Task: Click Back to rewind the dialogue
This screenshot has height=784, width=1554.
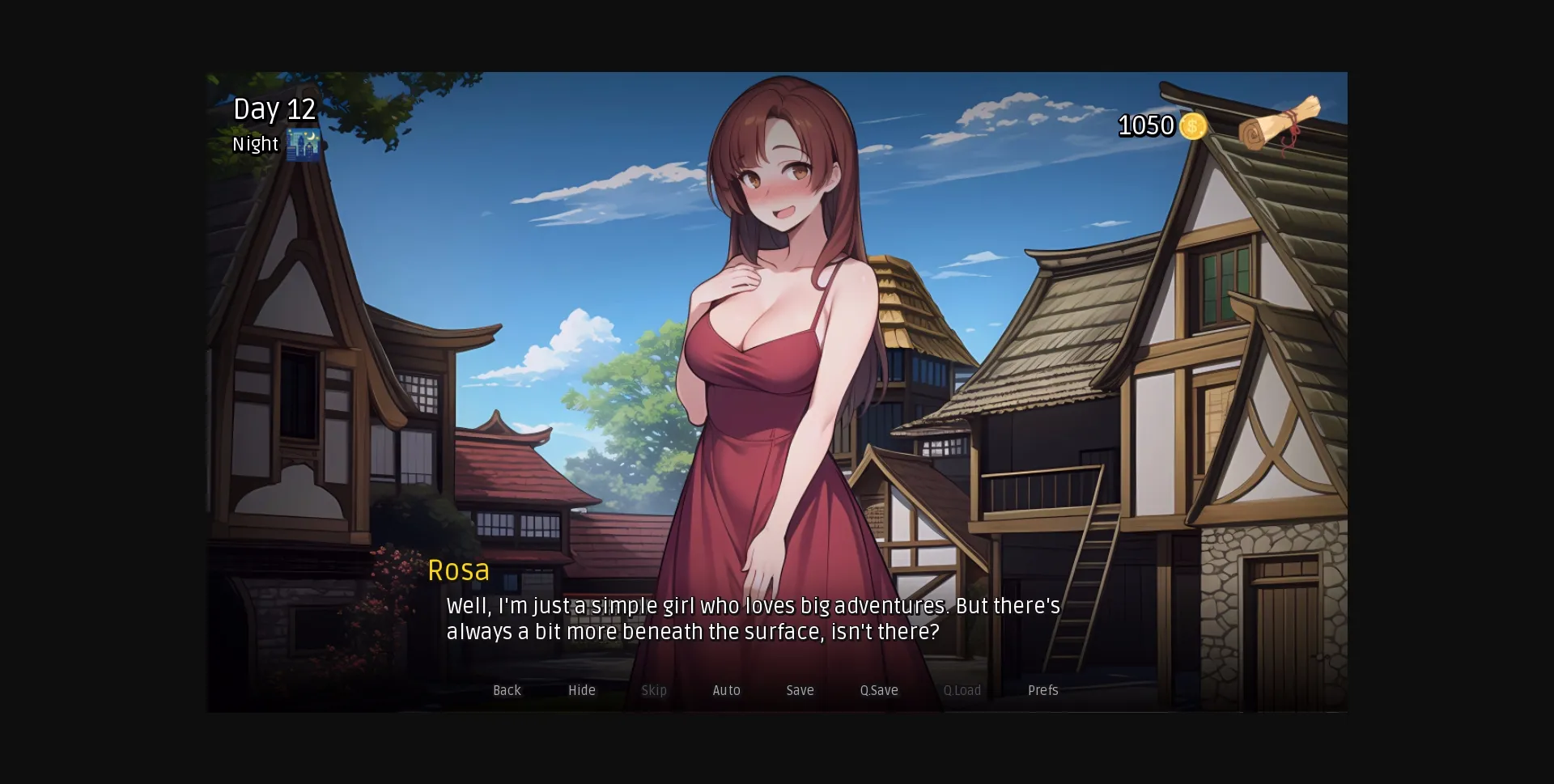Action: click(x=507, y=690)
